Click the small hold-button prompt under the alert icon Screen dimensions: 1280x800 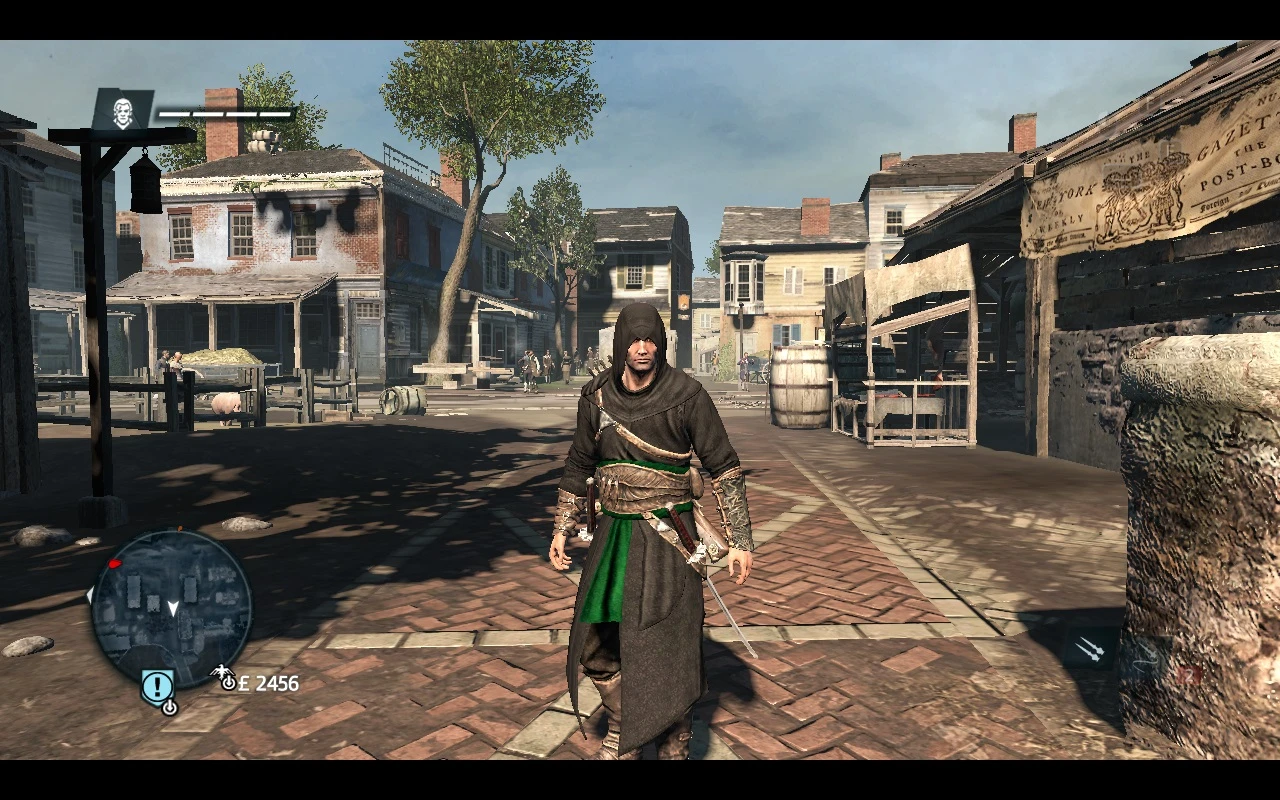pos(170,707)
